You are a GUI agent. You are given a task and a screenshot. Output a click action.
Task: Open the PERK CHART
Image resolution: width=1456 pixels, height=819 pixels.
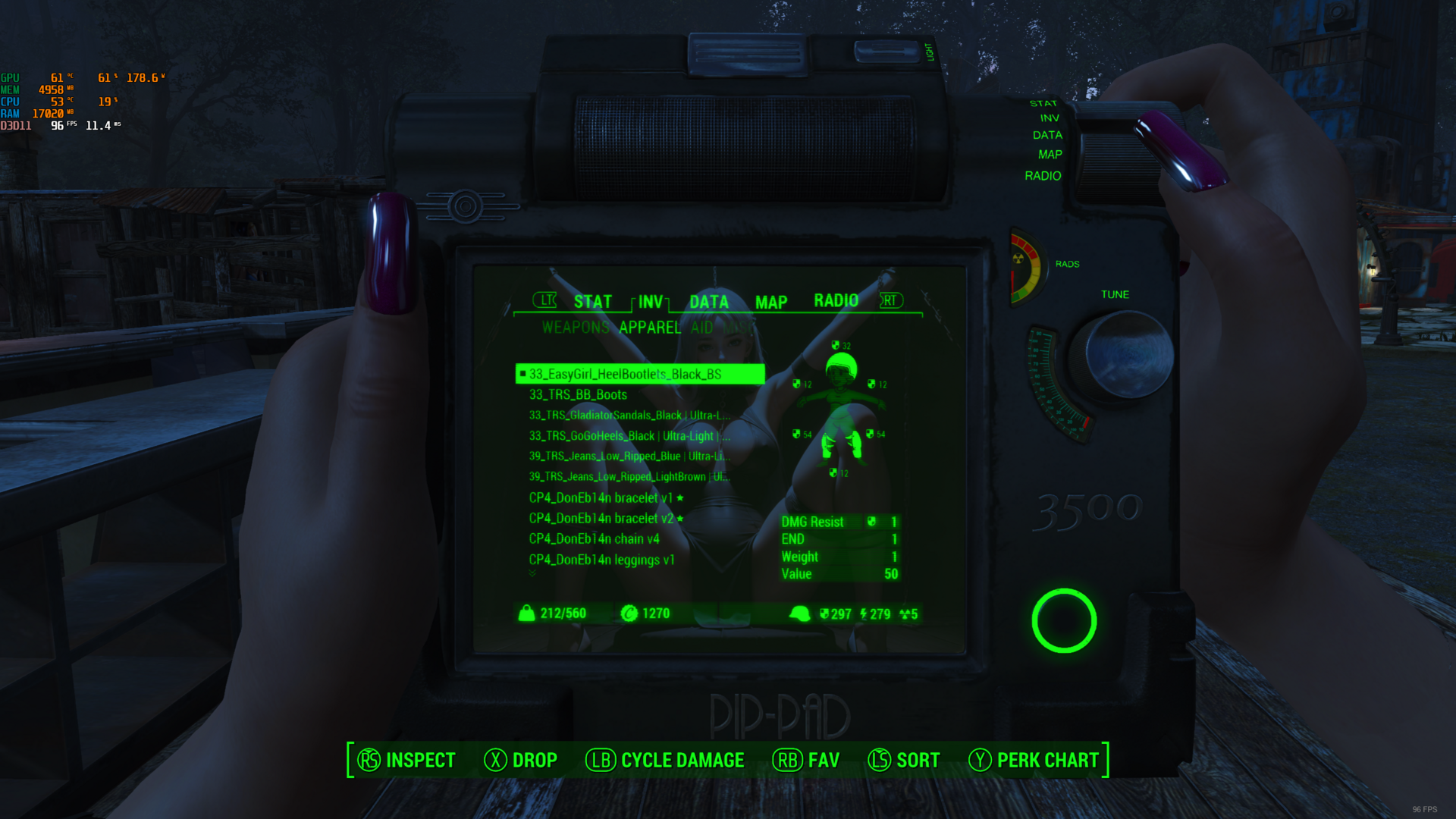click(1048, 760)
